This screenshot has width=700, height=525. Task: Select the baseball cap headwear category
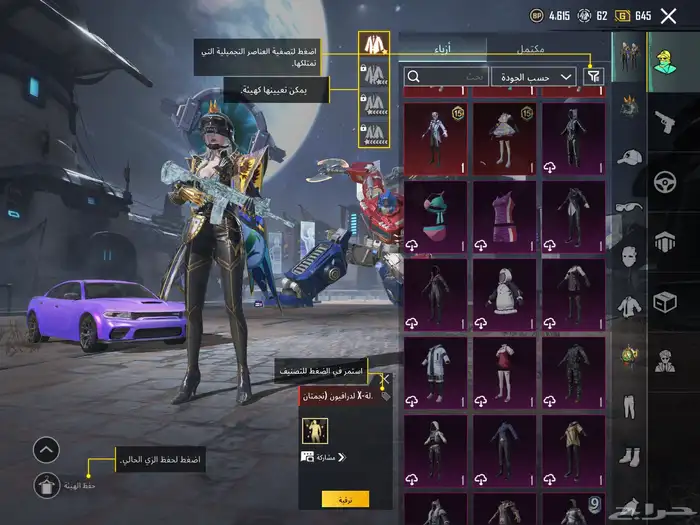[629, 158]
